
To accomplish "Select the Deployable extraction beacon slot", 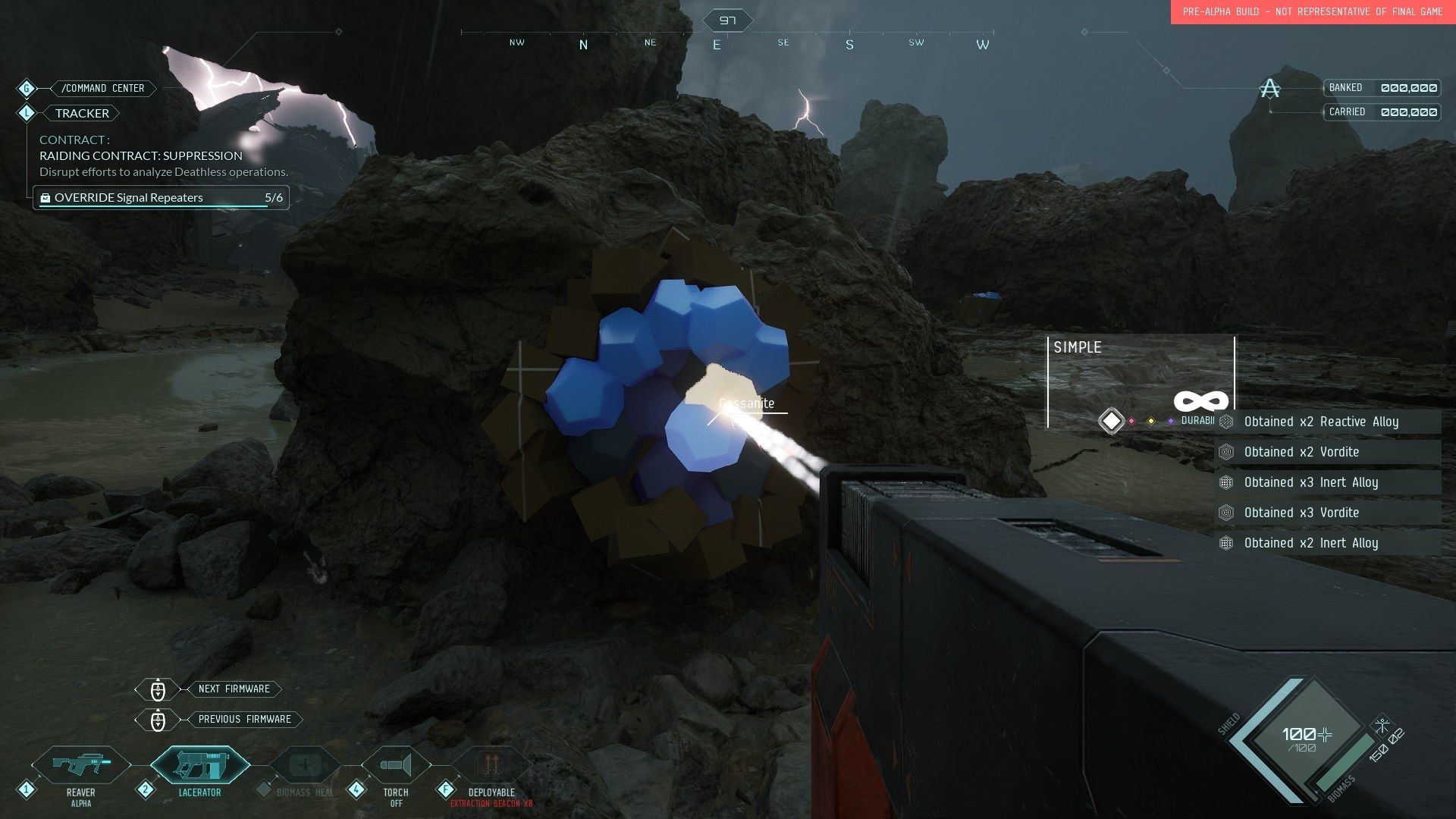I will click(491, 766).
